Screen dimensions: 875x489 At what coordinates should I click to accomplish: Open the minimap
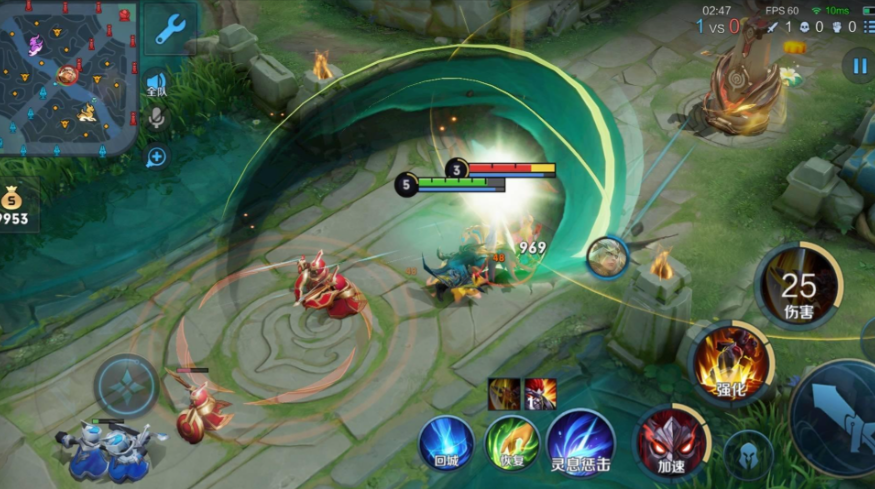tap(68, 76)
